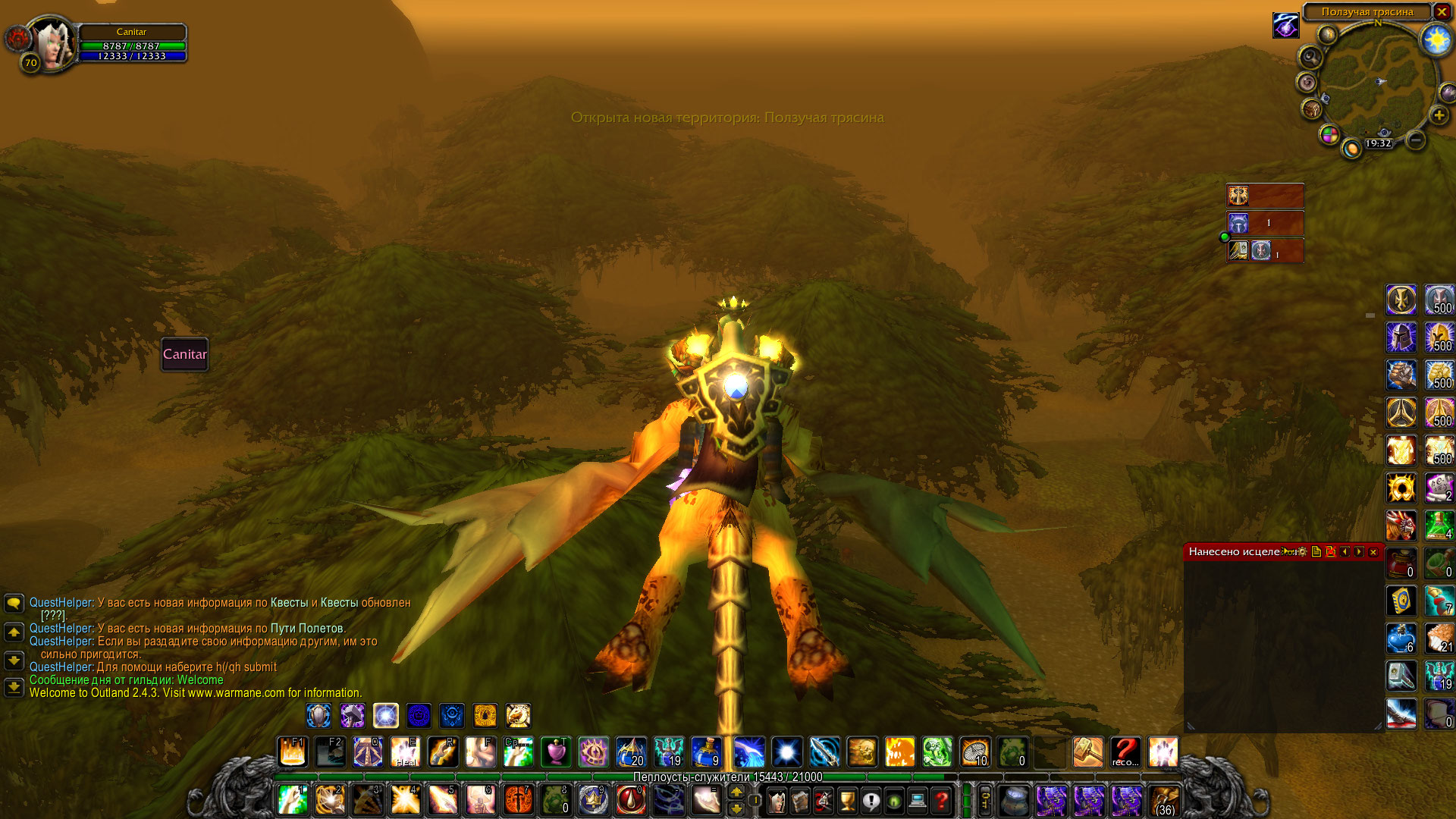This screenshot has height=819, width=1456.
Task: Use the blue mana potion stack of 9
Action: 706,752
